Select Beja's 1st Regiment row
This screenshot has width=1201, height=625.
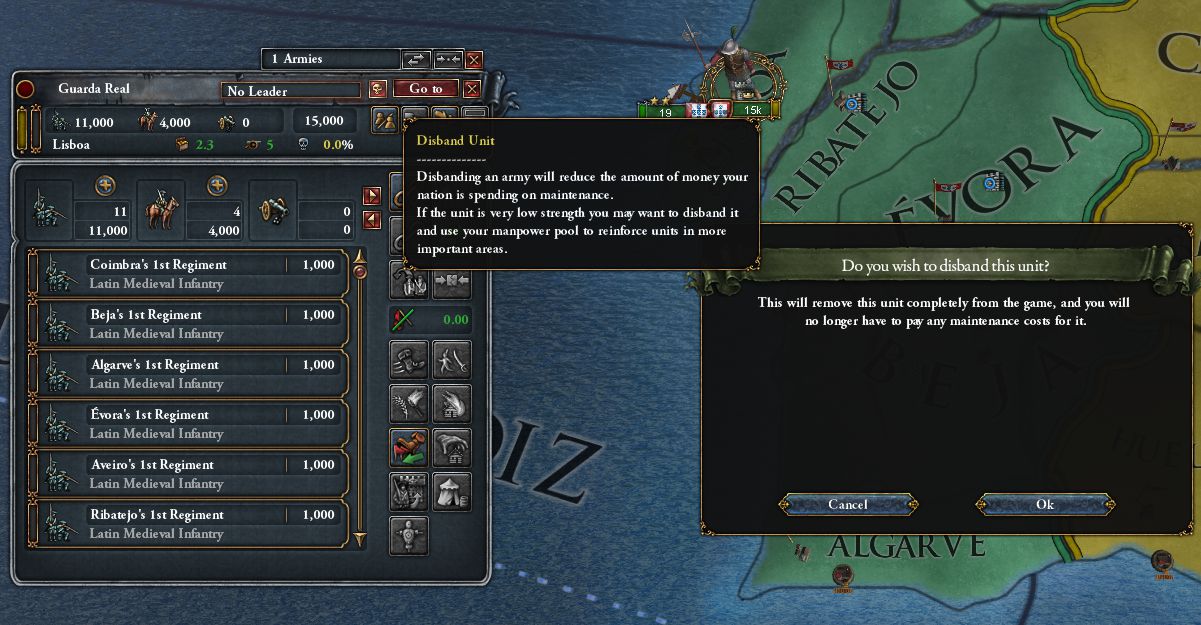click(188, 324)
